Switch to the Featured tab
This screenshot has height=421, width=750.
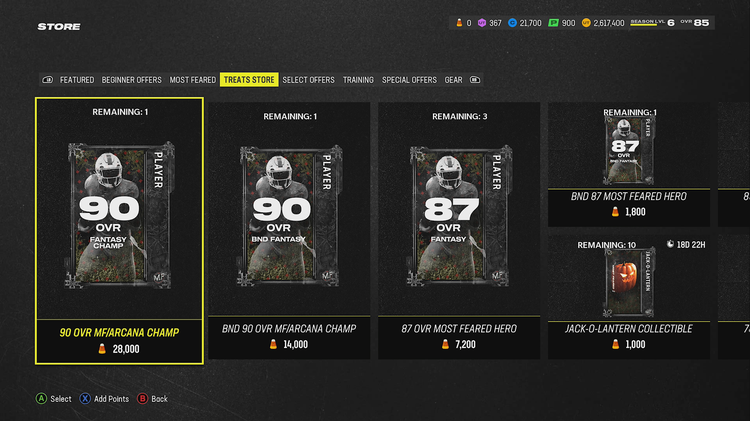point(77,80)
